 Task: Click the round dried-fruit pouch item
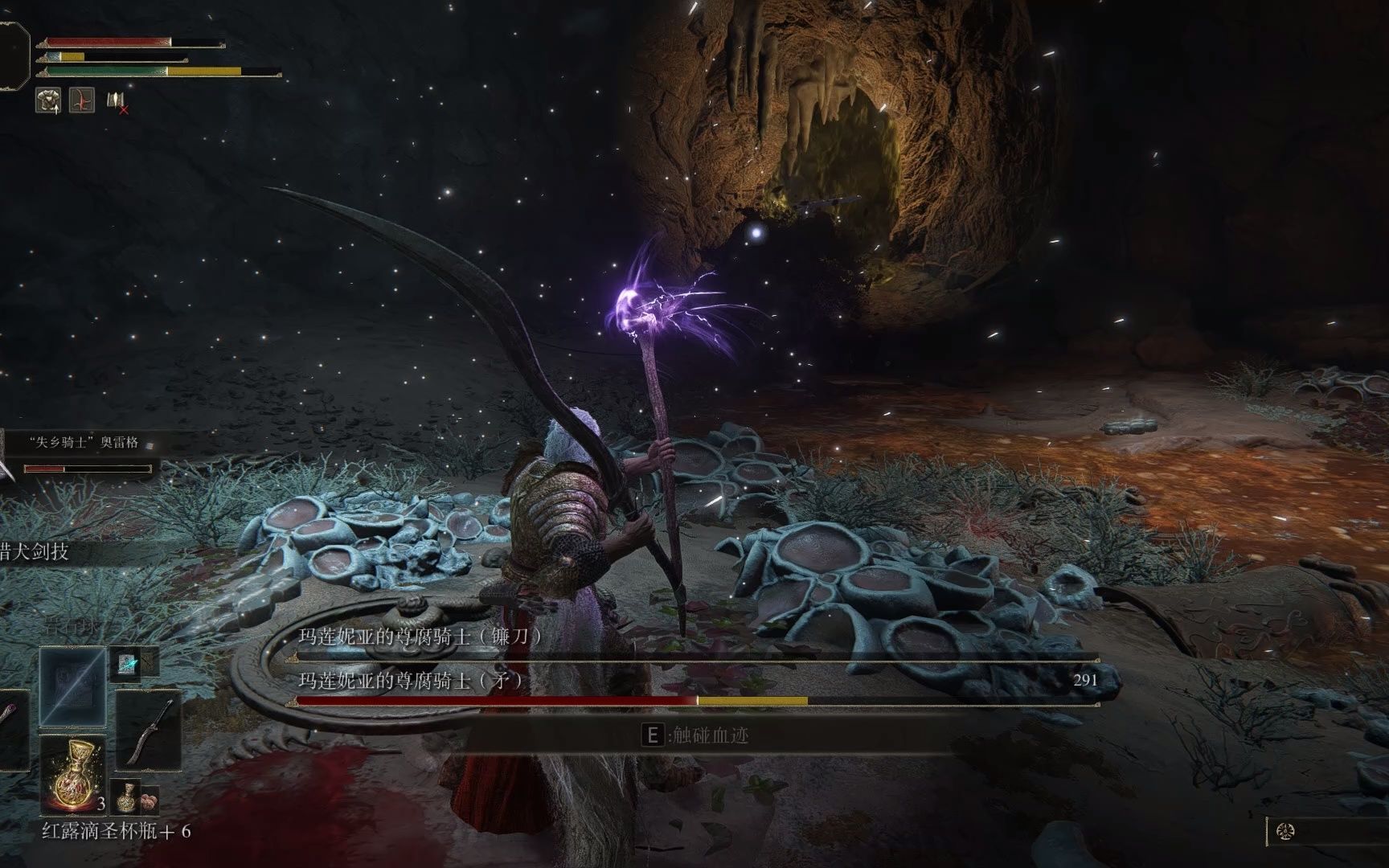tap(150, 800)
